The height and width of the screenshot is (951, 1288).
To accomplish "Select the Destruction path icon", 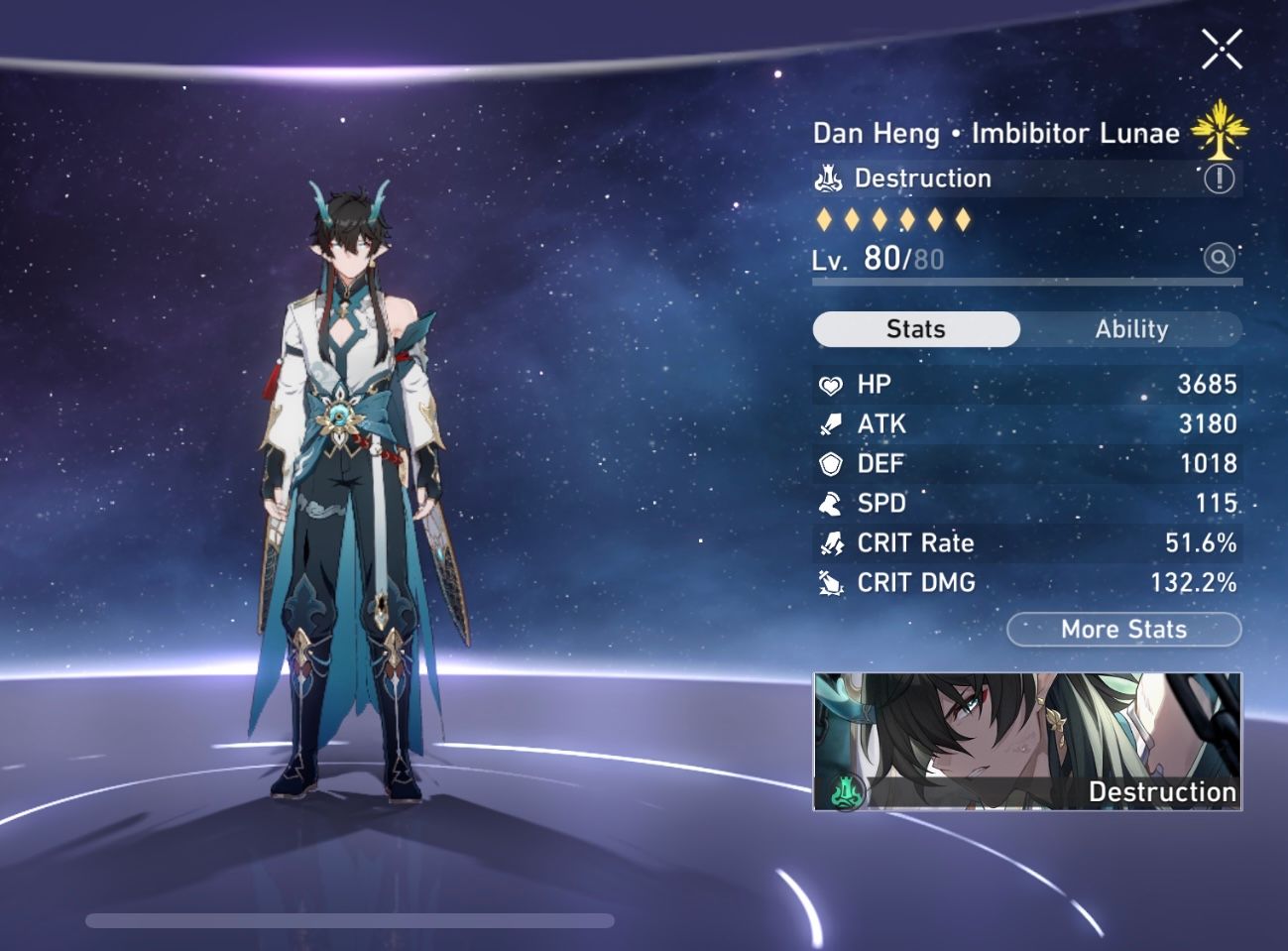I will [x=828, y=178].
